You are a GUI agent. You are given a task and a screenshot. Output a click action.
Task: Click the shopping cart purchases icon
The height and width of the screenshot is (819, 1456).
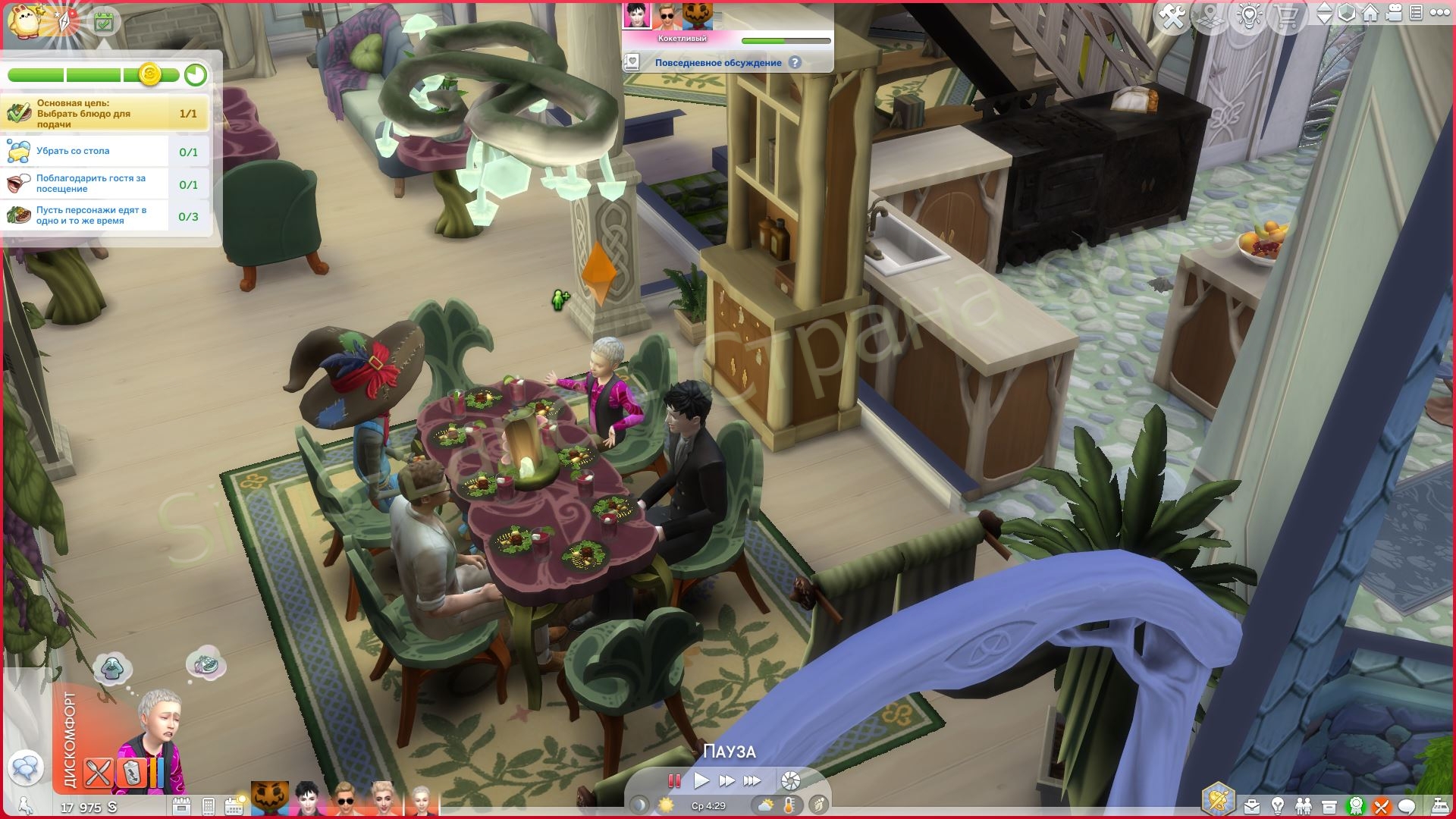click(1287, 13)
